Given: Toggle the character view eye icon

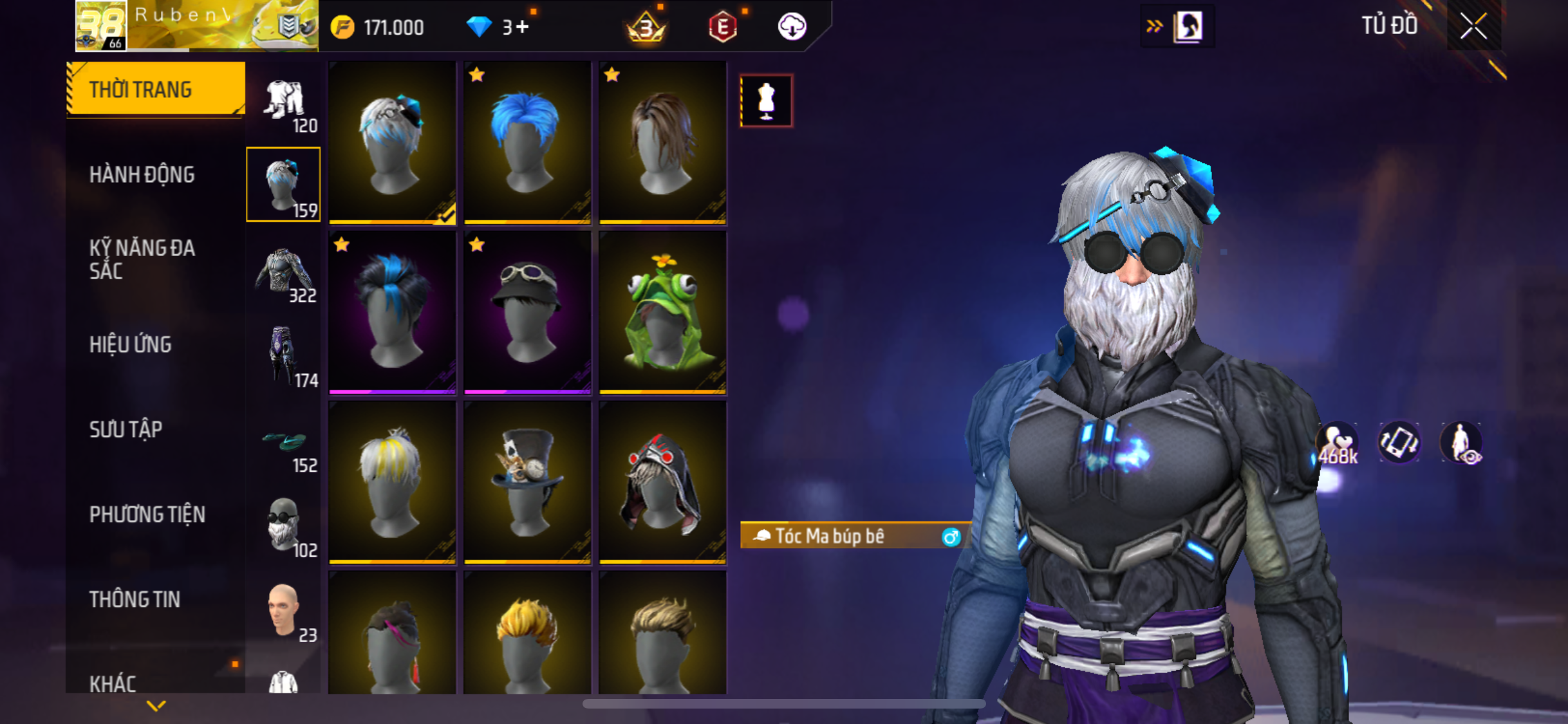Looking at the screenshot, I should tap(1462, 443).
